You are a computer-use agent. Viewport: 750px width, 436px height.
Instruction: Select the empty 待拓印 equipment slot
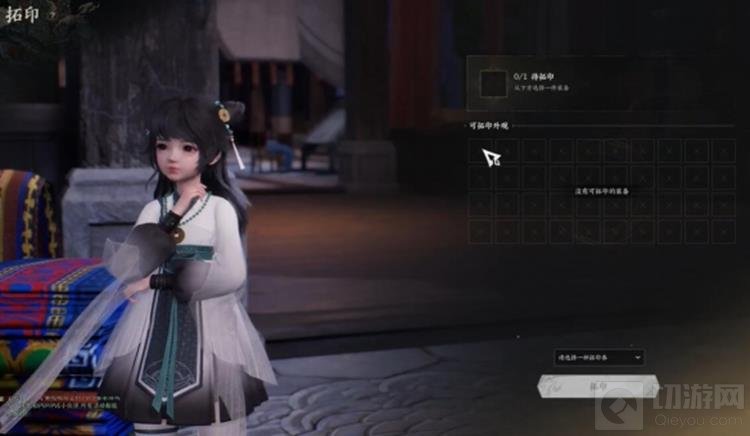point(493,84)
